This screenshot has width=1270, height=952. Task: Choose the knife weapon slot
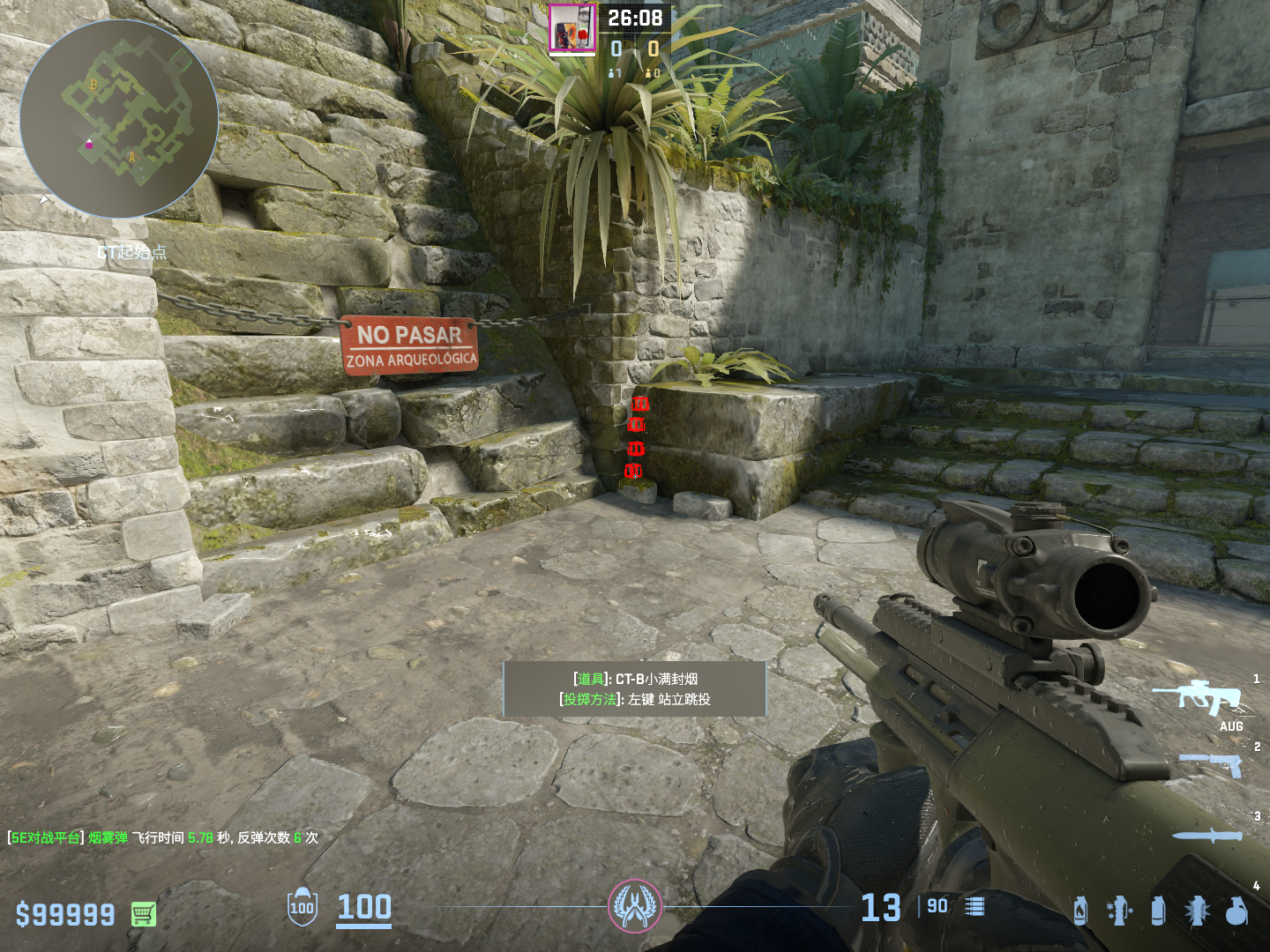pyautogui.click(x=1206, y=835)
